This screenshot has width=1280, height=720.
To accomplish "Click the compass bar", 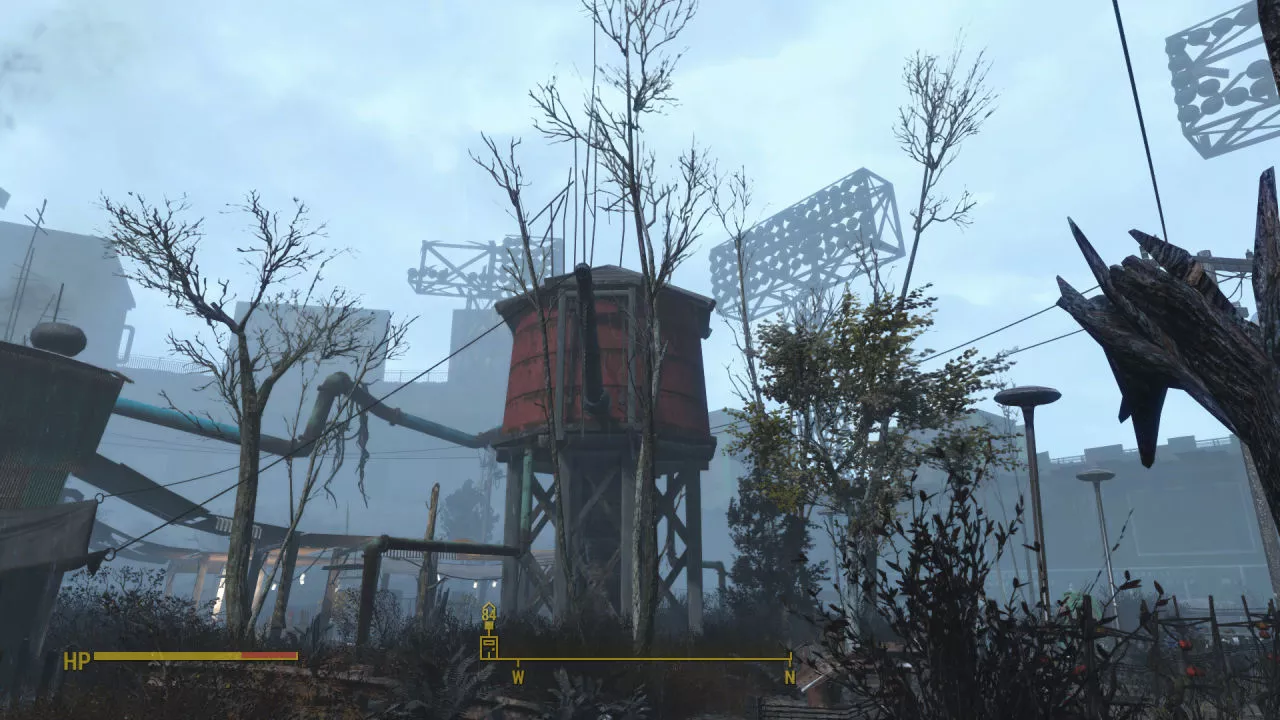I will point(640,659).
